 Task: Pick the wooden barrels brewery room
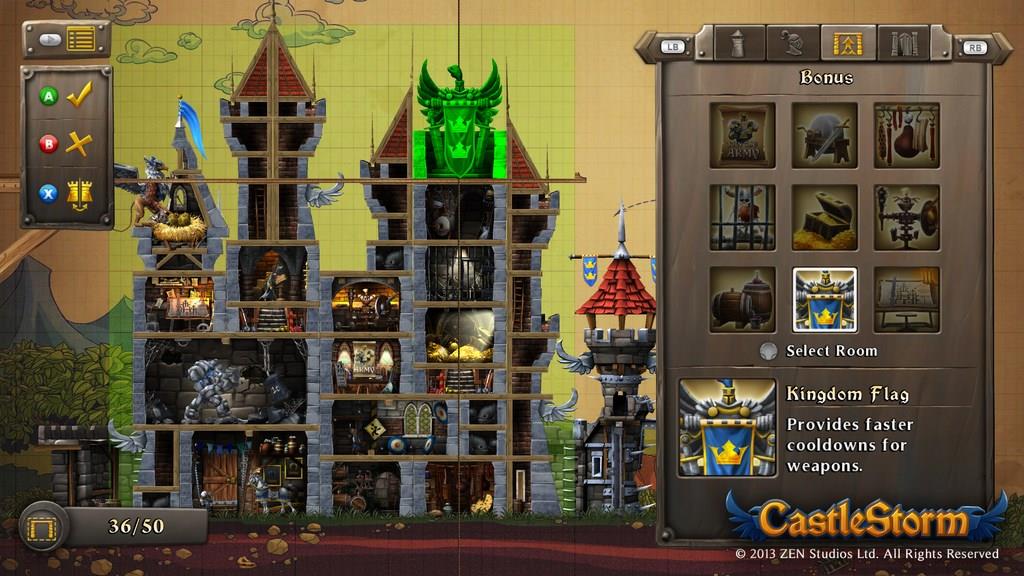[x=742, y=299]
